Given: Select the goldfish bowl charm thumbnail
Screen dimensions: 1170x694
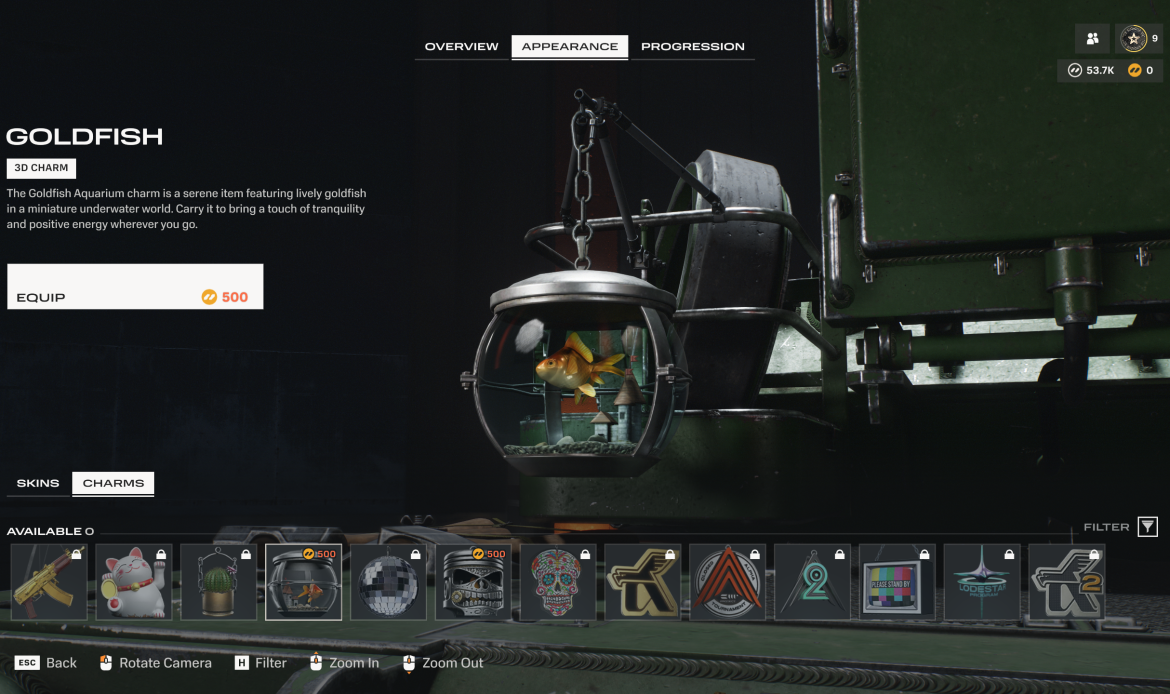Looking at the screenshot, I should point(303,582).
